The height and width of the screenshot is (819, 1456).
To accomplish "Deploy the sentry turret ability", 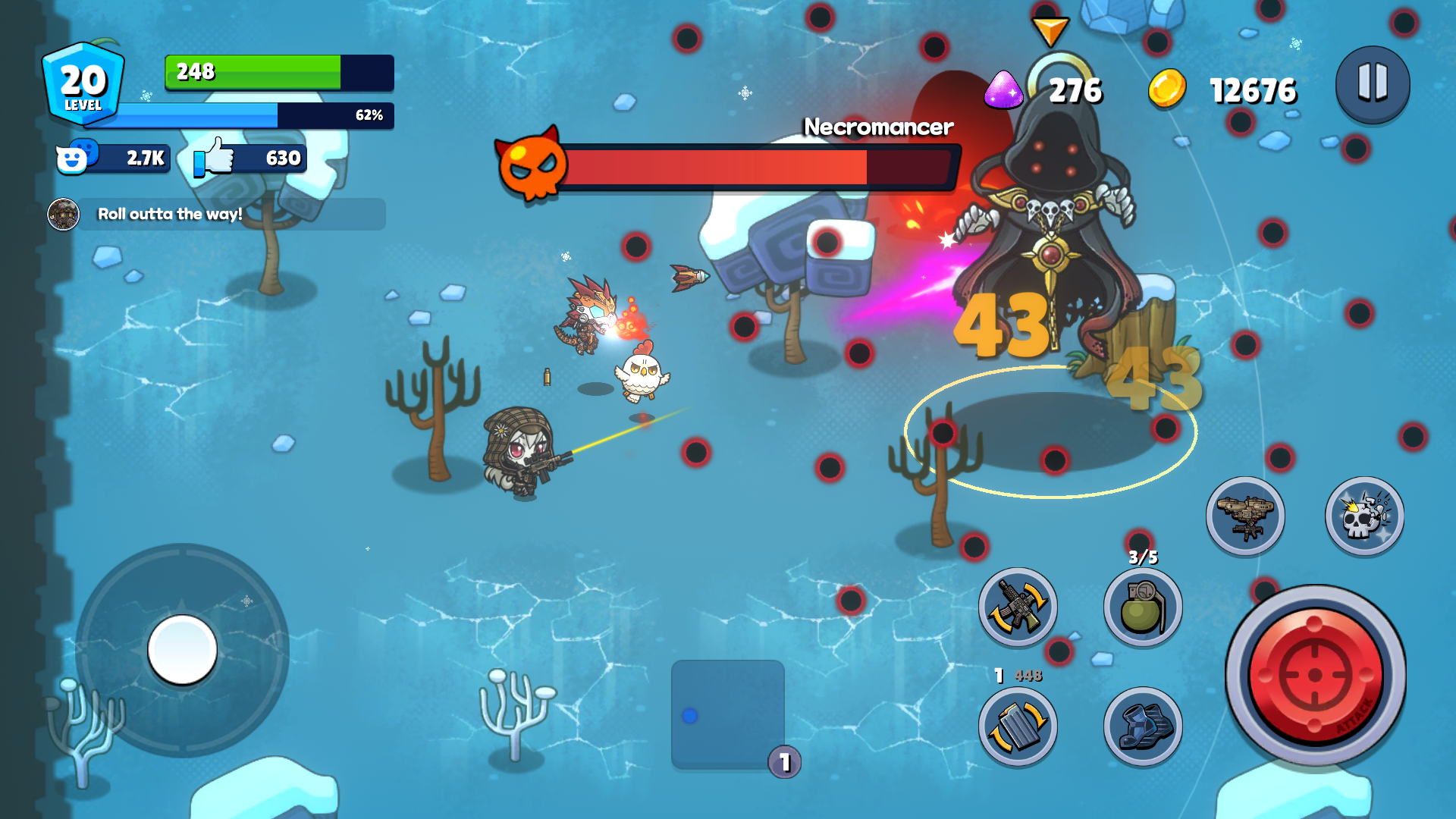I will [1246, 516].
